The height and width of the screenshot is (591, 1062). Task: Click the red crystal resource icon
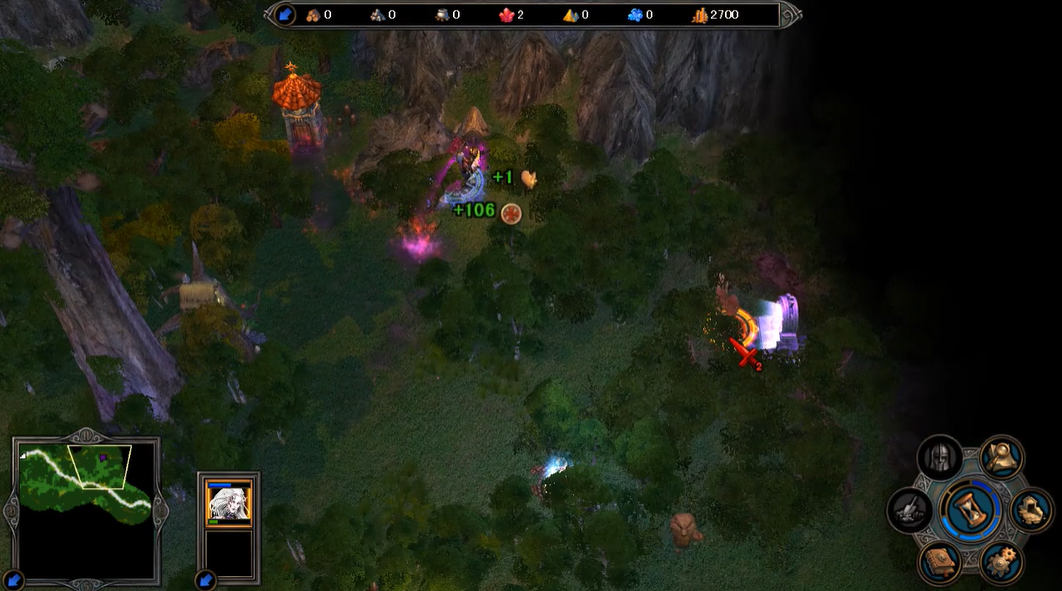[506, 15]
